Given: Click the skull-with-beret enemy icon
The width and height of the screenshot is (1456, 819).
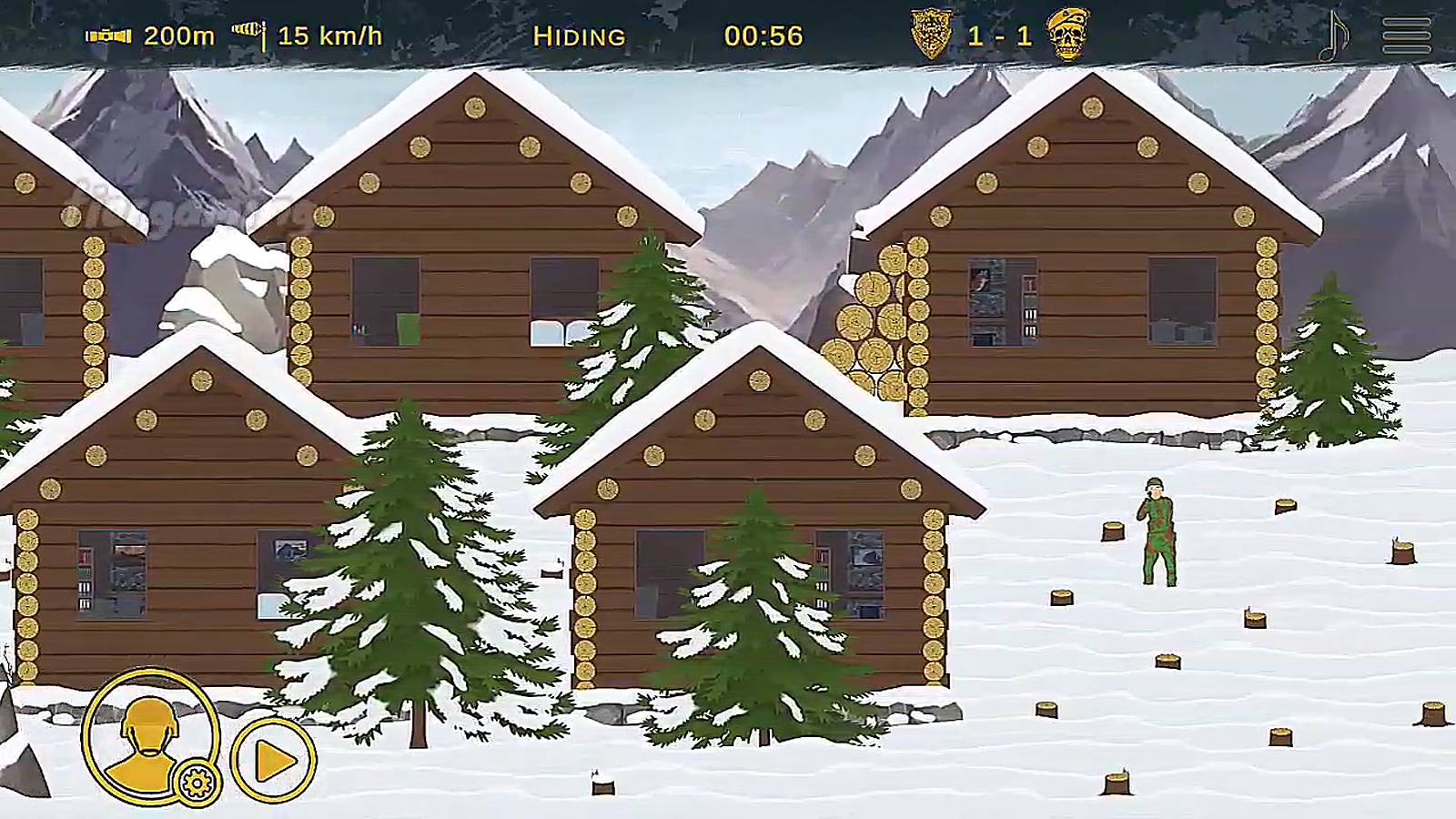Looking at the screenshot, I should (x=1070, y=36).
